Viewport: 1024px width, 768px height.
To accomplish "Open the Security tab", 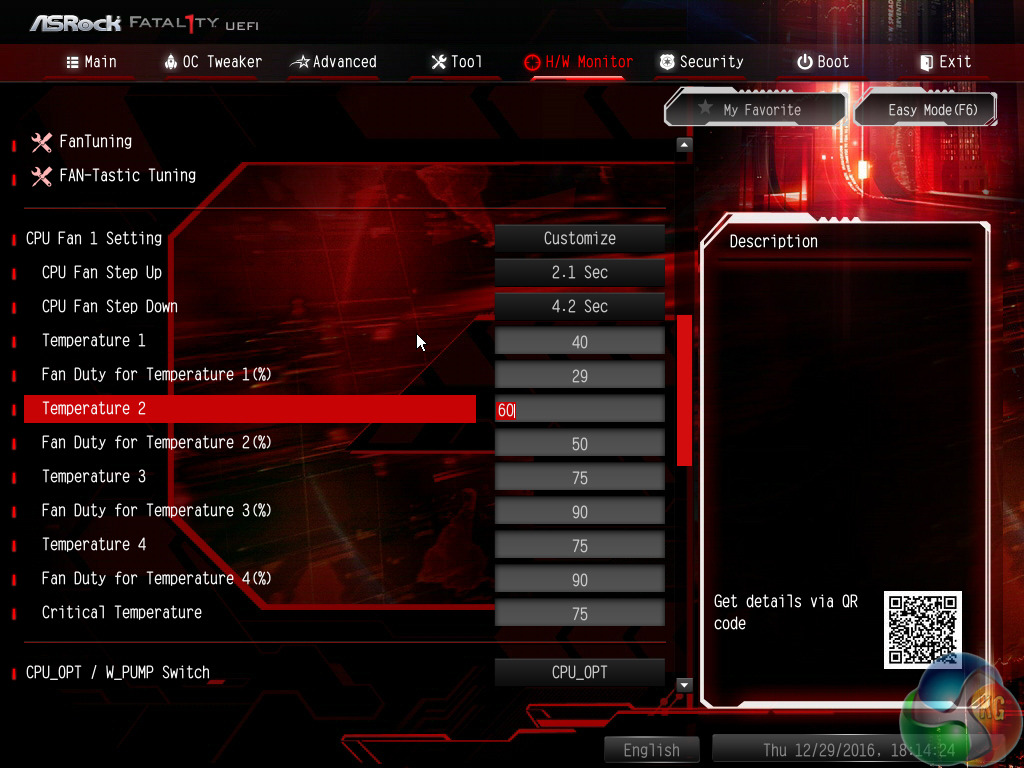I will tap(701, 62).
